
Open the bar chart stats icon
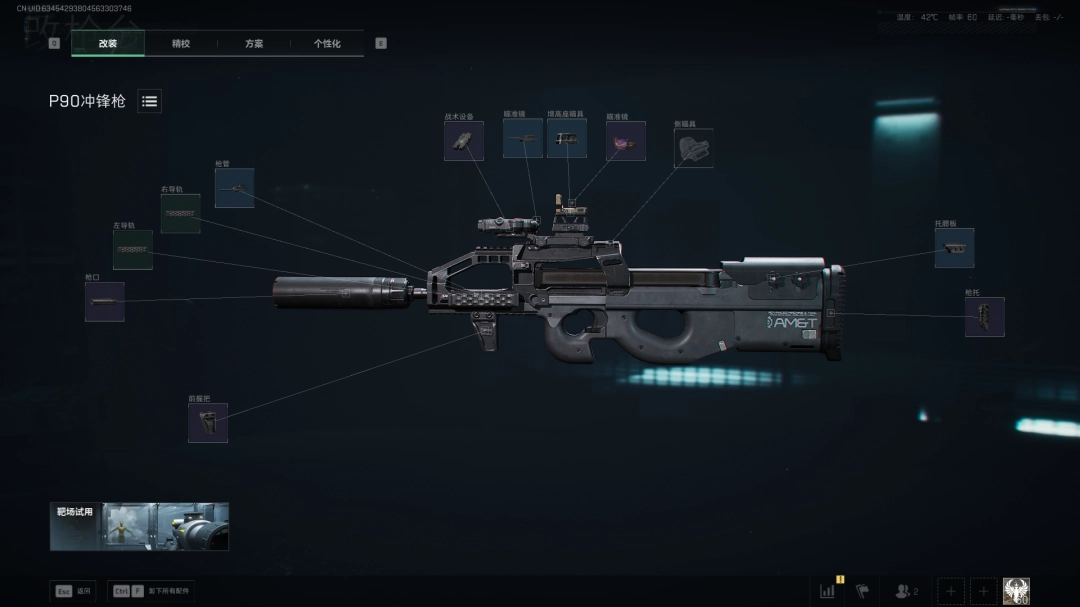point(828,591)
